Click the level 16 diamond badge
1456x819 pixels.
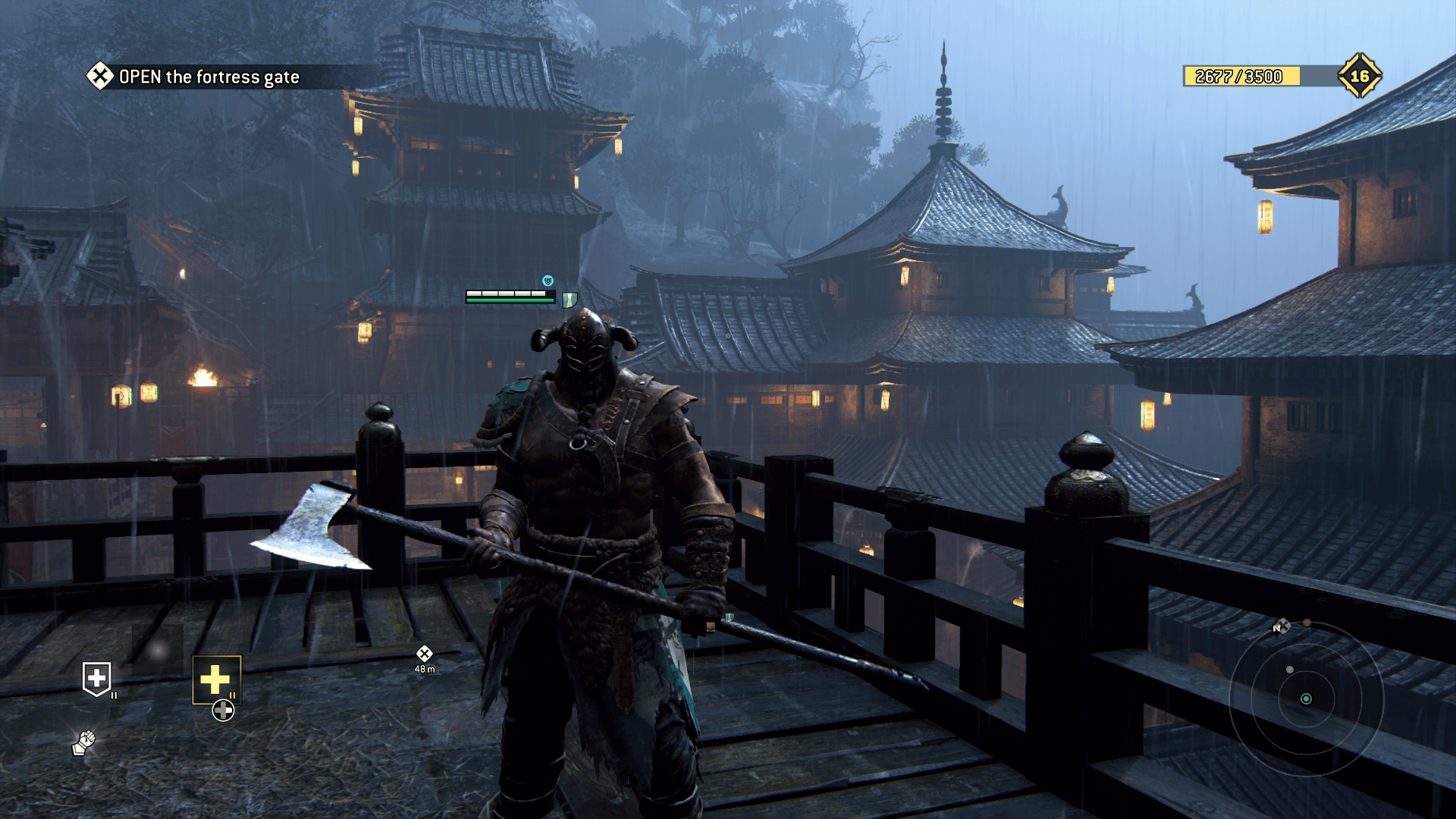click(x=1359, y=76)
